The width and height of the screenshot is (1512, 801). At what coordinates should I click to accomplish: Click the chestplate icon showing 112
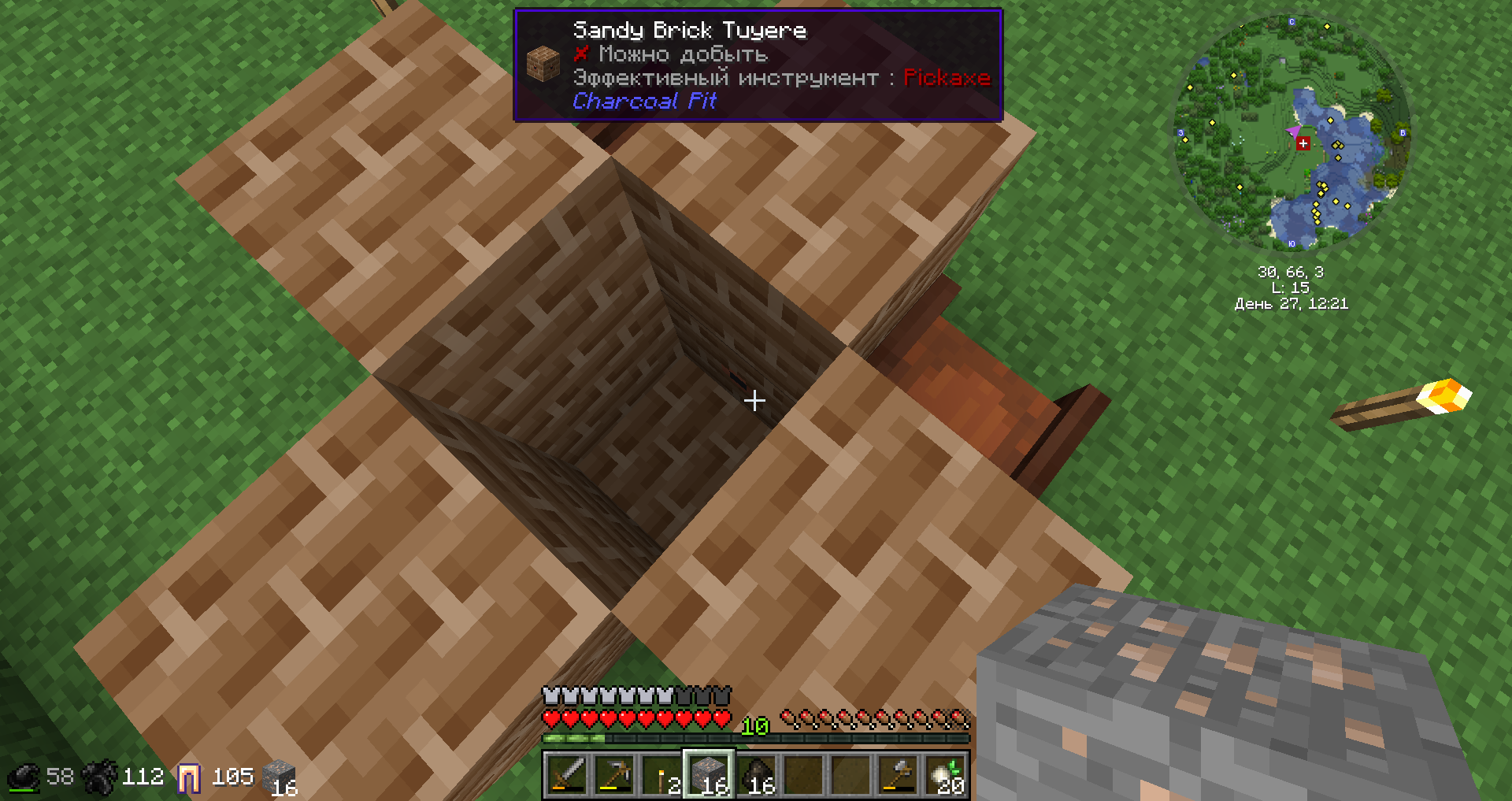click(x=98, y=776)
